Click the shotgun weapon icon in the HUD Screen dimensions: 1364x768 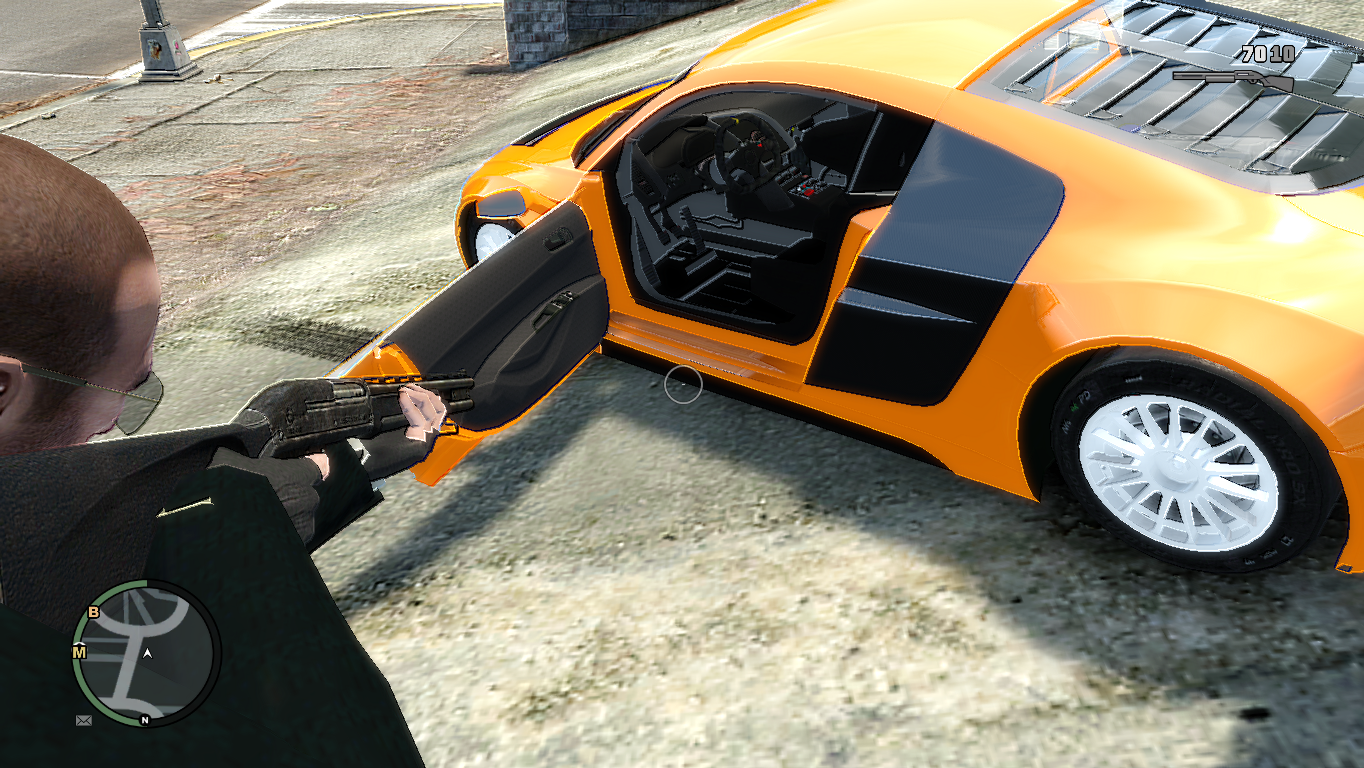point(1233,80)
